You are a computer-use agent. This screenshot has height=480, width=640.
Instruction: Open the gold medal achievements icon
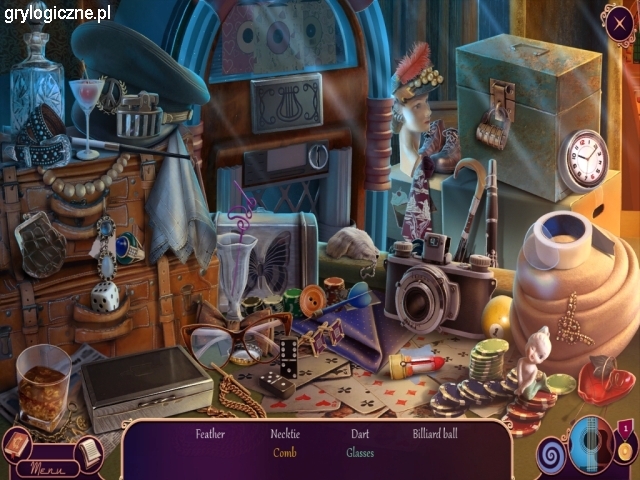point(625,447)
